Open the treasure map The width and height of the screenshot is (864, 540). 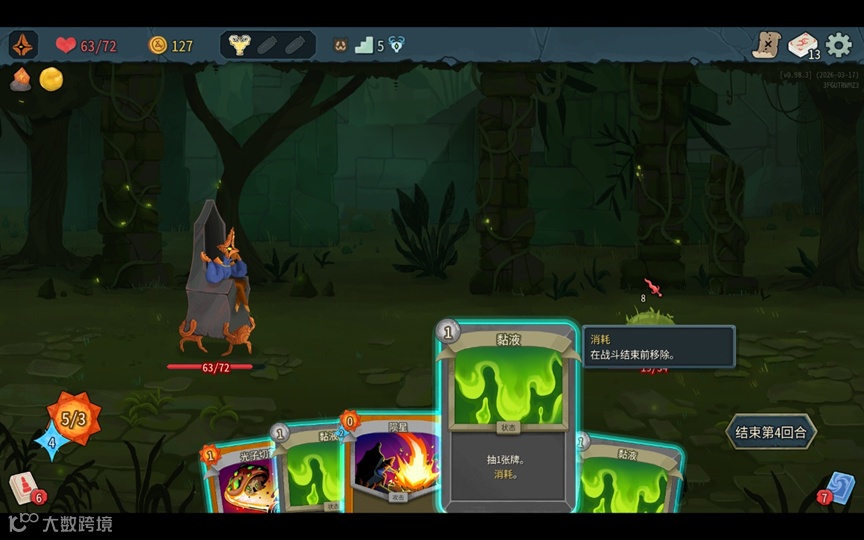(x=766, y=45)
